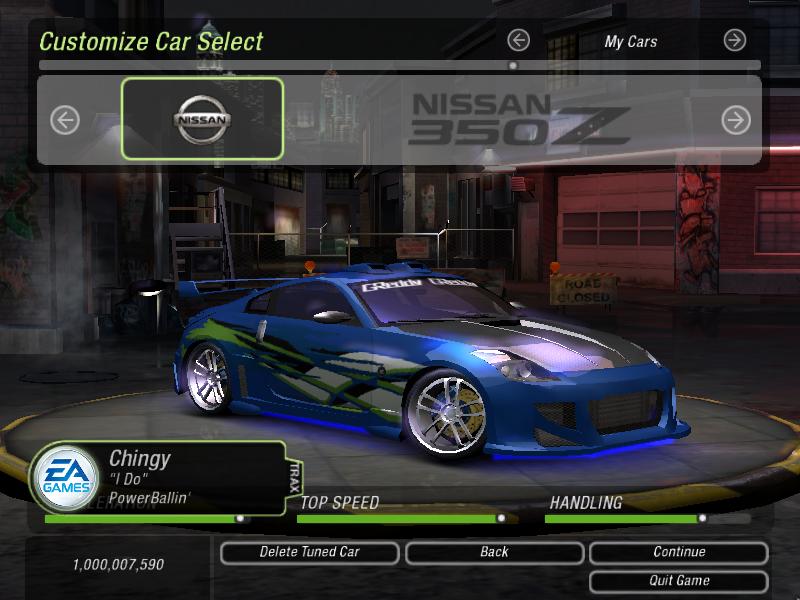Viewport: 800px width, 600px height.
Task: Switch to next category after My Cars
Action: [735, 40]
